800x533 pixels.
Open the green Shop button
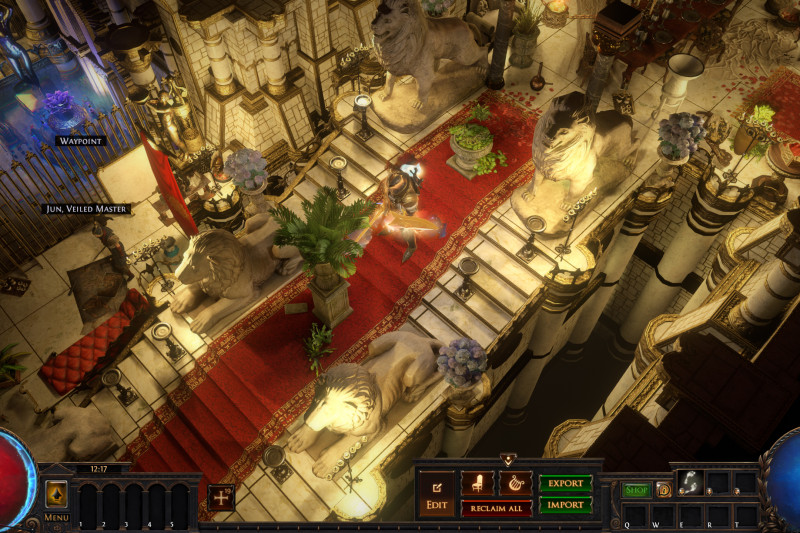[x=636, y=490]
